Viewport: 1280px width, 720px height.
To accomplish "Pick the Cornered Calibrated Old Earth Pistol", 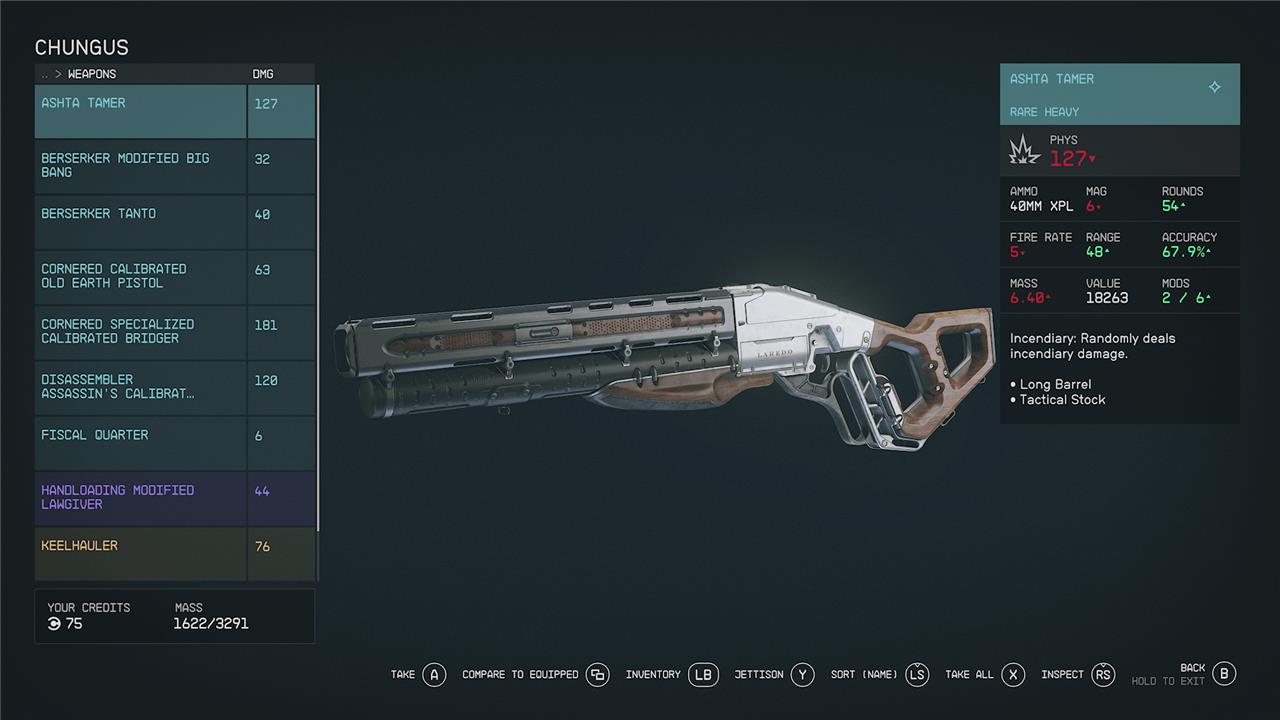I will (140, 277).
